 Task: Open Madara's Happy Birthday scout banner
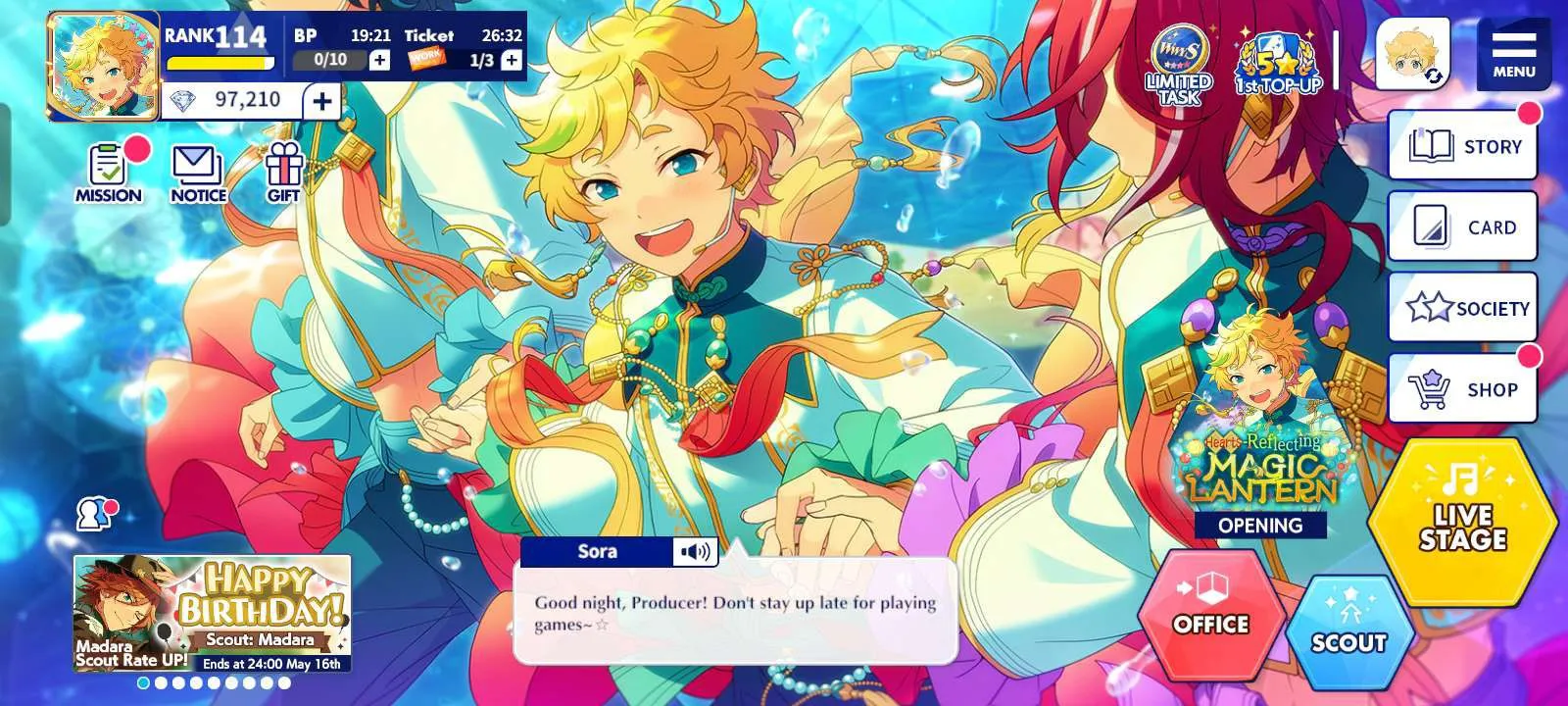pos(212,613)
